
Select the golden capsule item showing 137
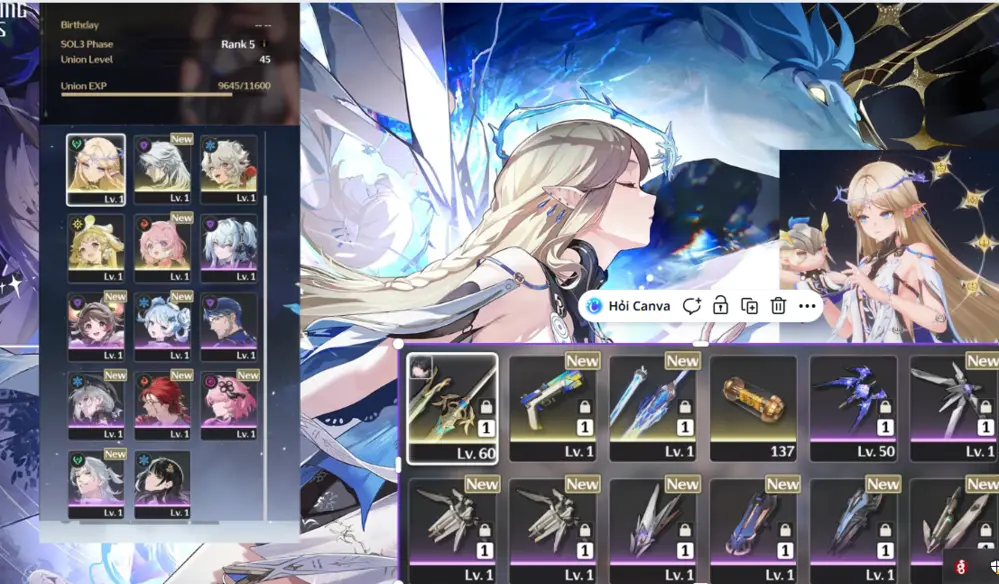click(753, 405)
